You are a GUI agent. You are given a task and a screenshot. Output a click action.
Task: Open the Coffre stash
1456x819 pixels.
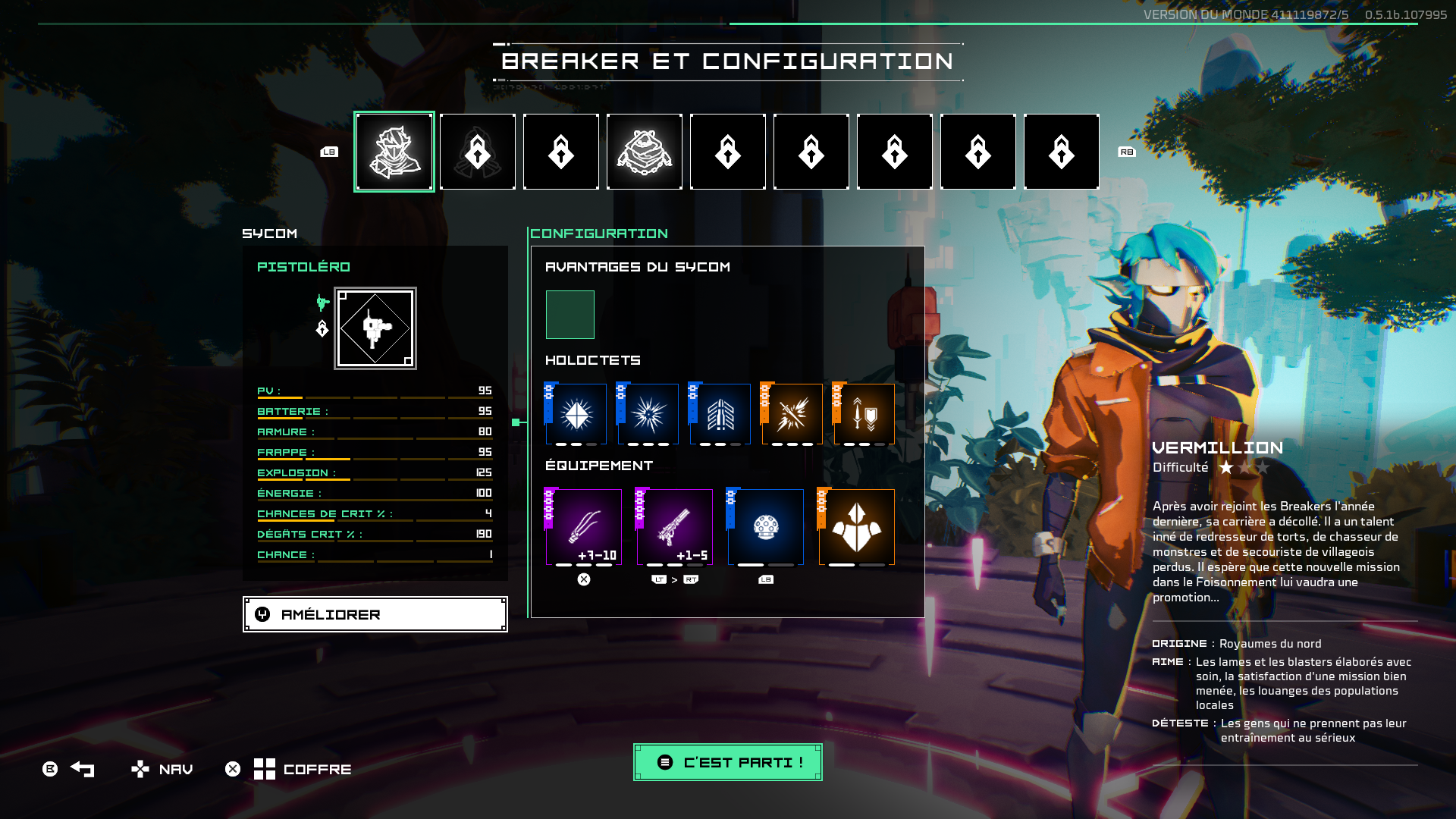click(303, 769)
